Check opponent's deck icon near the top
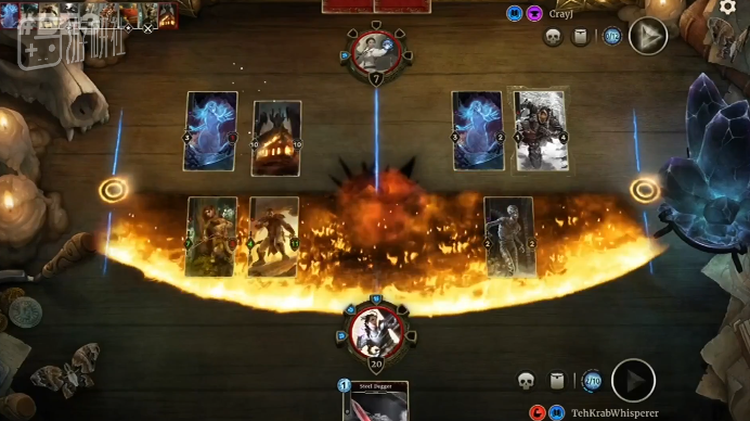750x421 pixels. [x=582, y=37]
